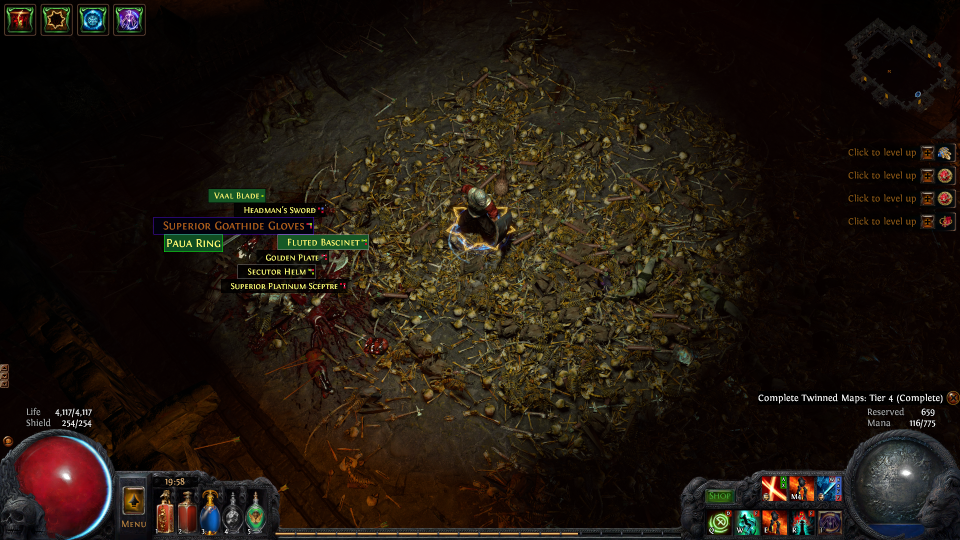The image size is (960, 540).
Task: Open the Menu button beside the life globe
Action: (133, 506)
